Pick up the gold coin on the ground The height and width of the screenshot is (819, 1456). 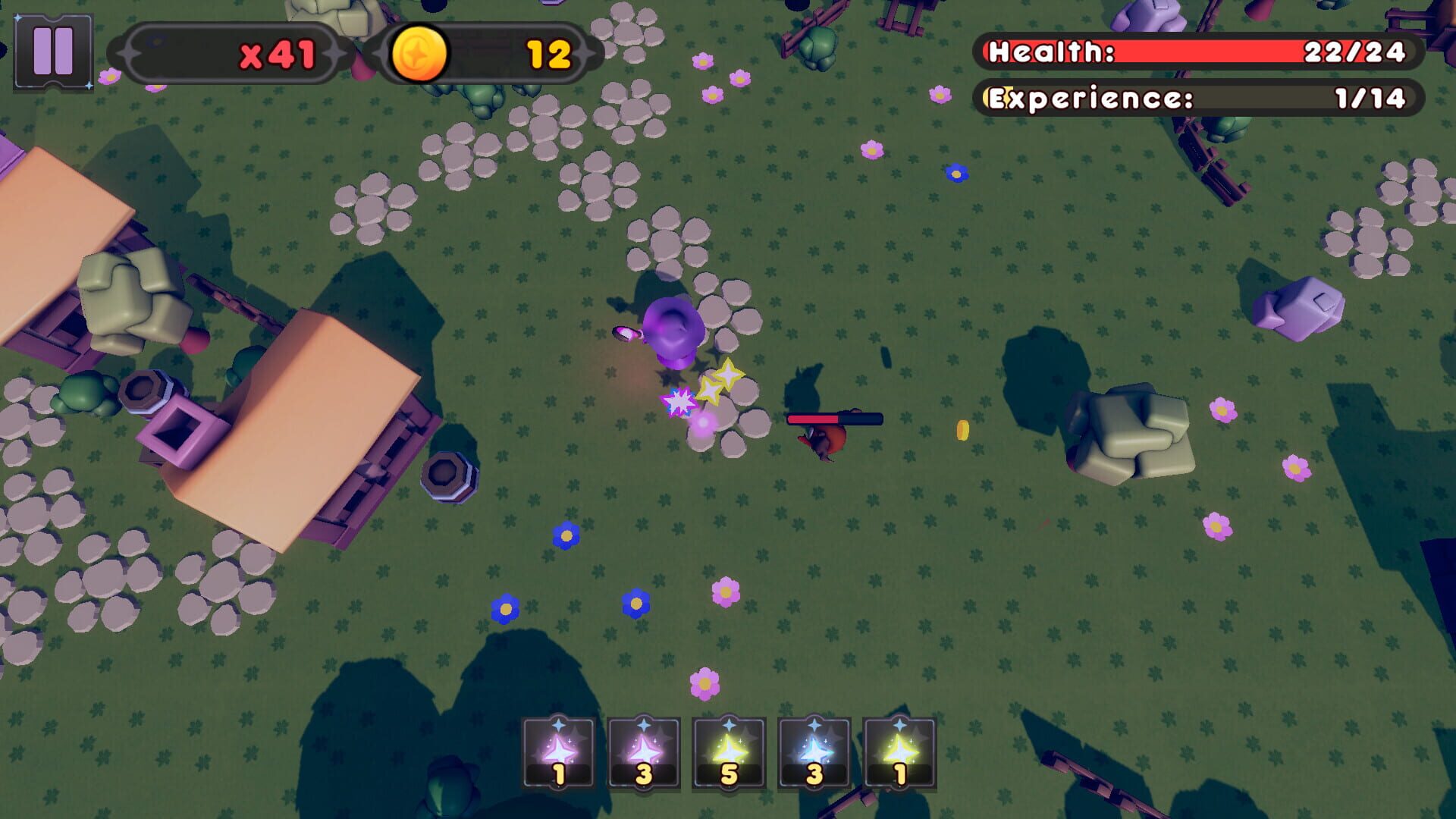point(962,428)
